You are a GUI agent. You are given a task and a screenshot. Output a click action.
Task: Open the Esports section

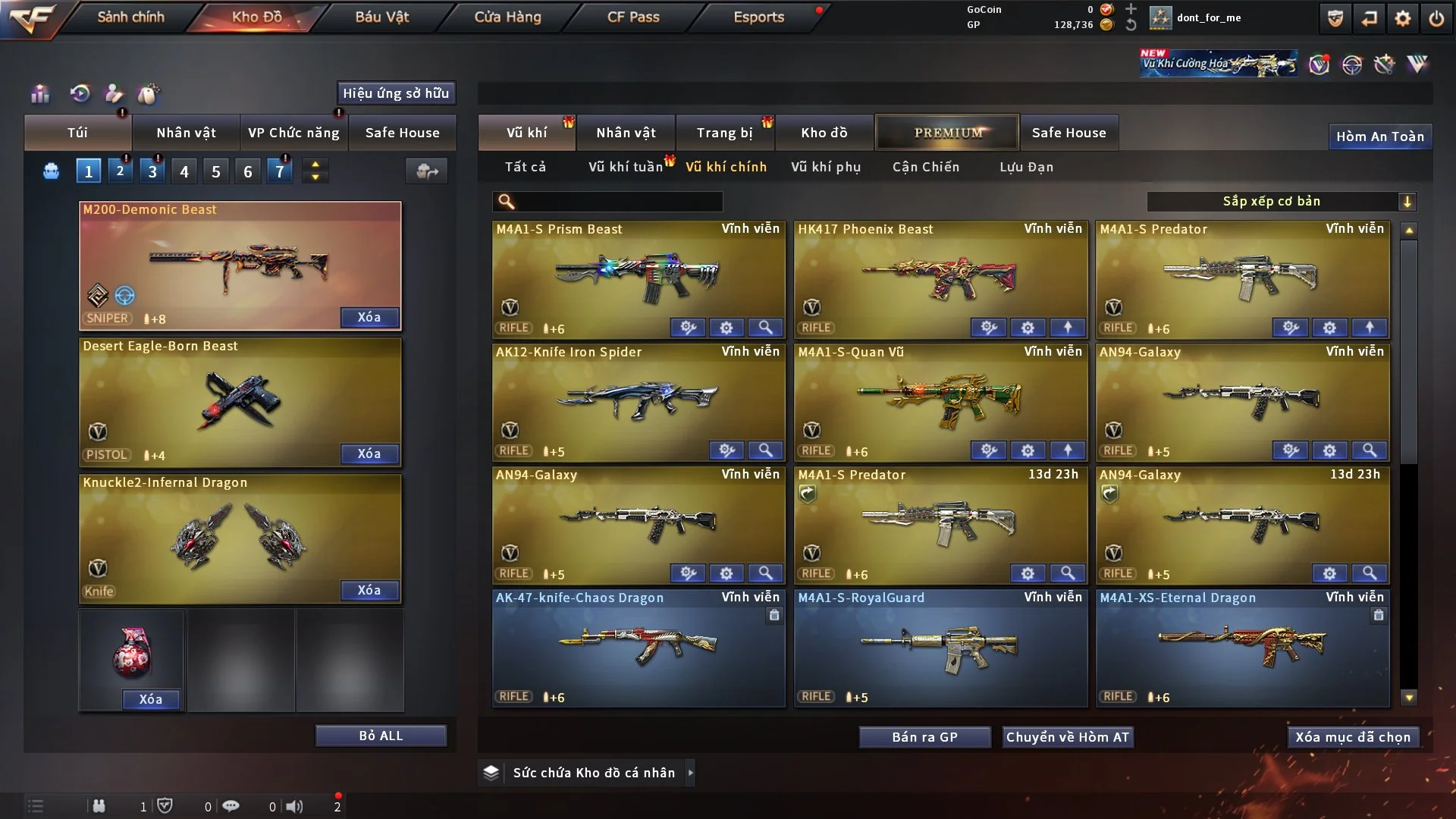point(758,17)
